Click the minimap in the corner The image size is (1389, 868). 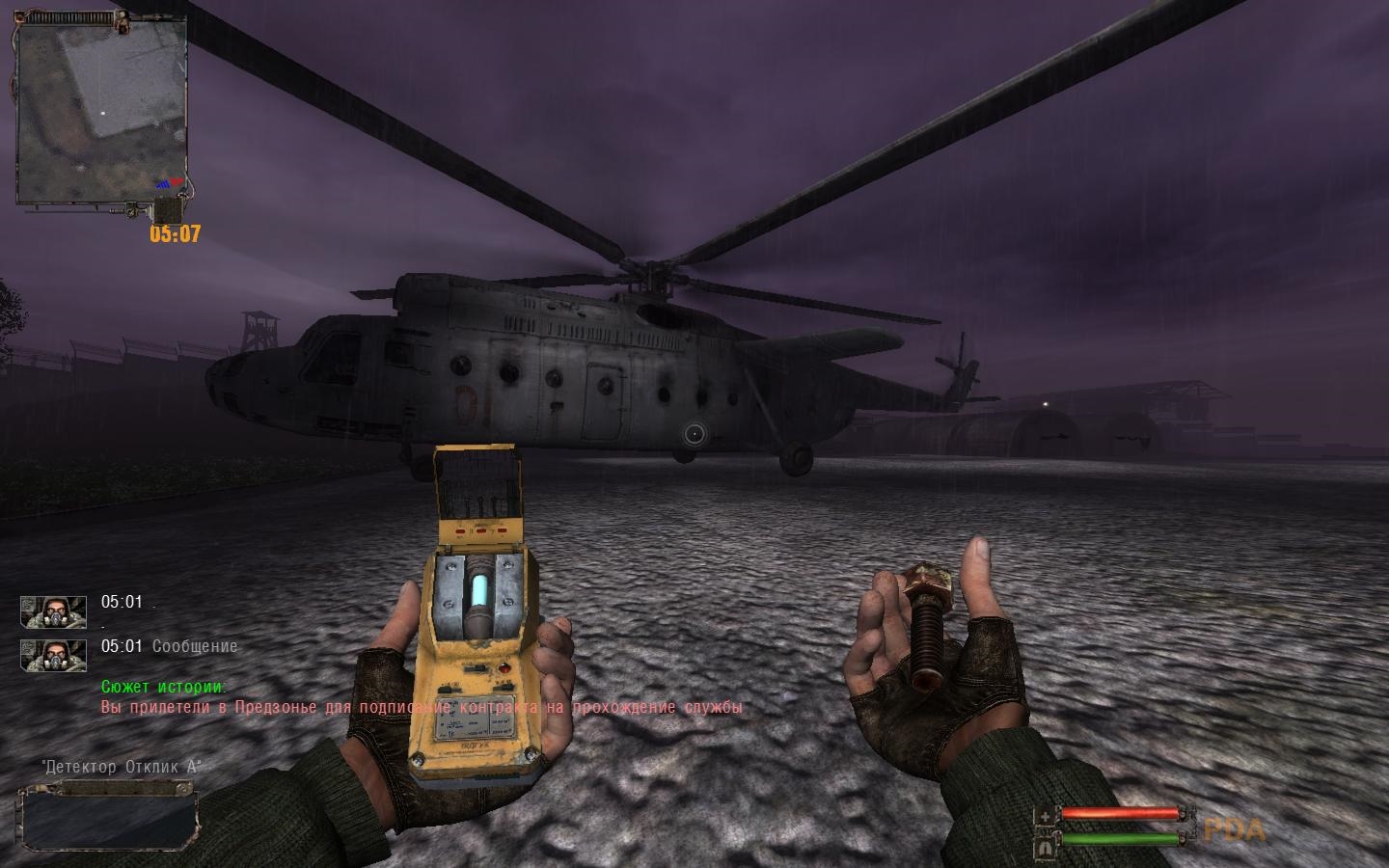[x=103, y=112]
